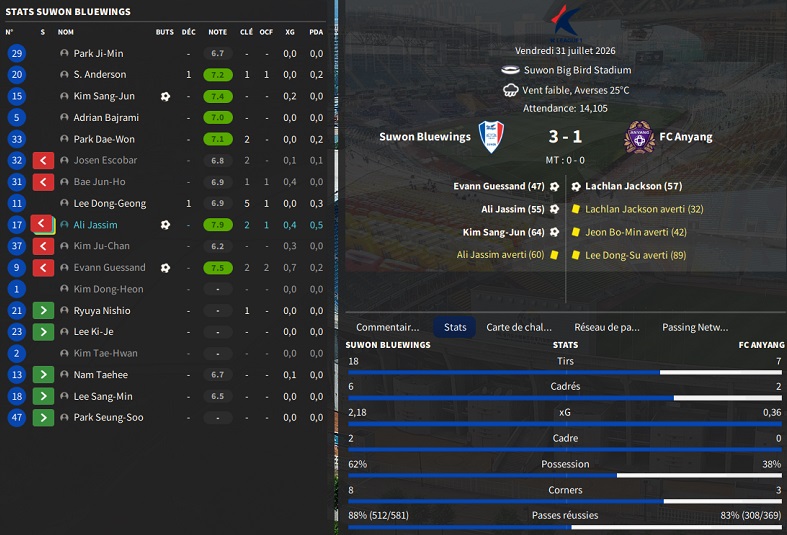Sort the list by NOTE column
The height and width of the screenshot is (535, 787).
click(x=217, y=32)
